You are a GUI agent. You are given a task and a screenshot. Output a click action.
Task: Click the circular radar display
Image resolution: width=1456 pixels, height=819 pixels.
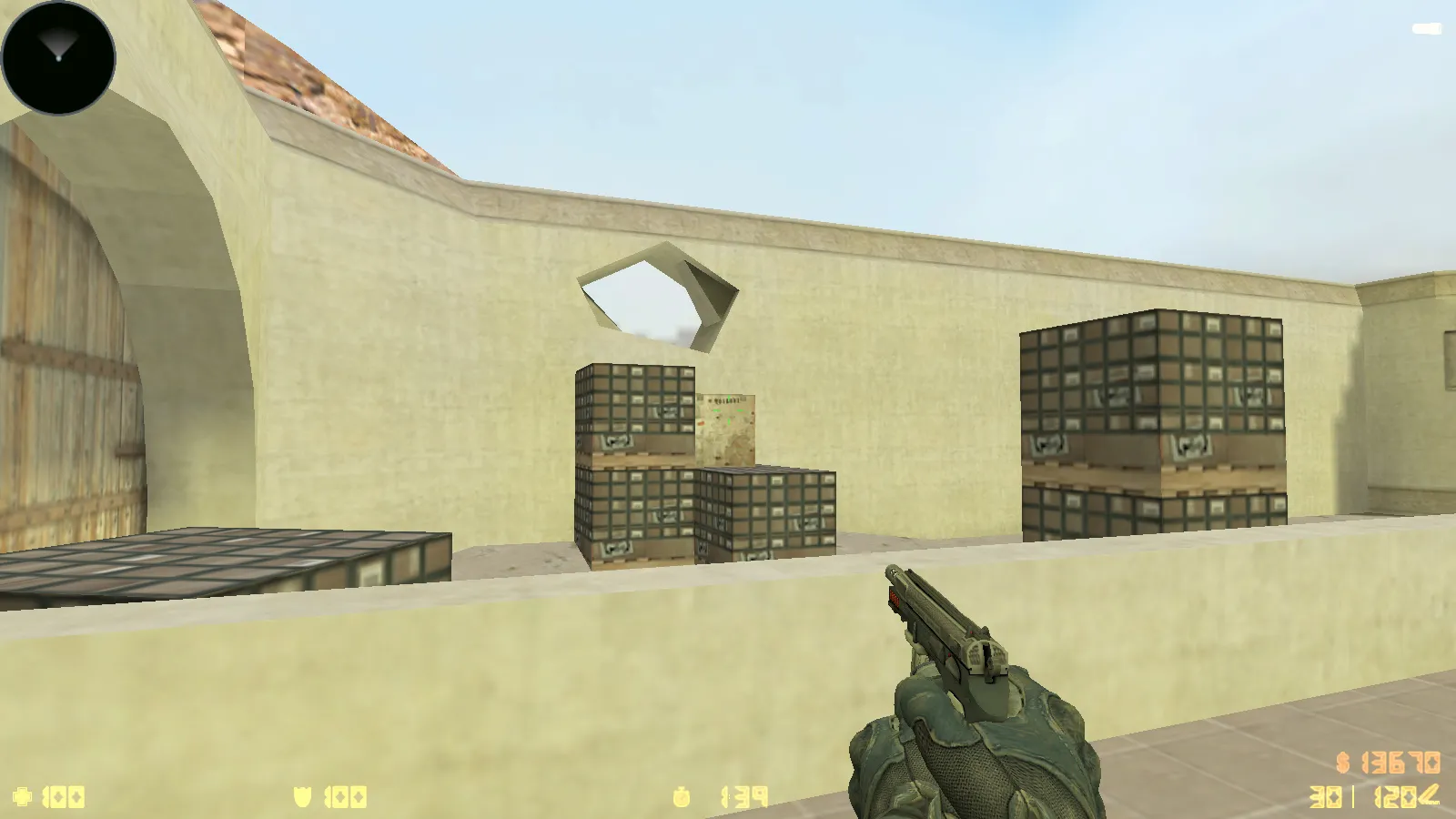pos(56,56)
